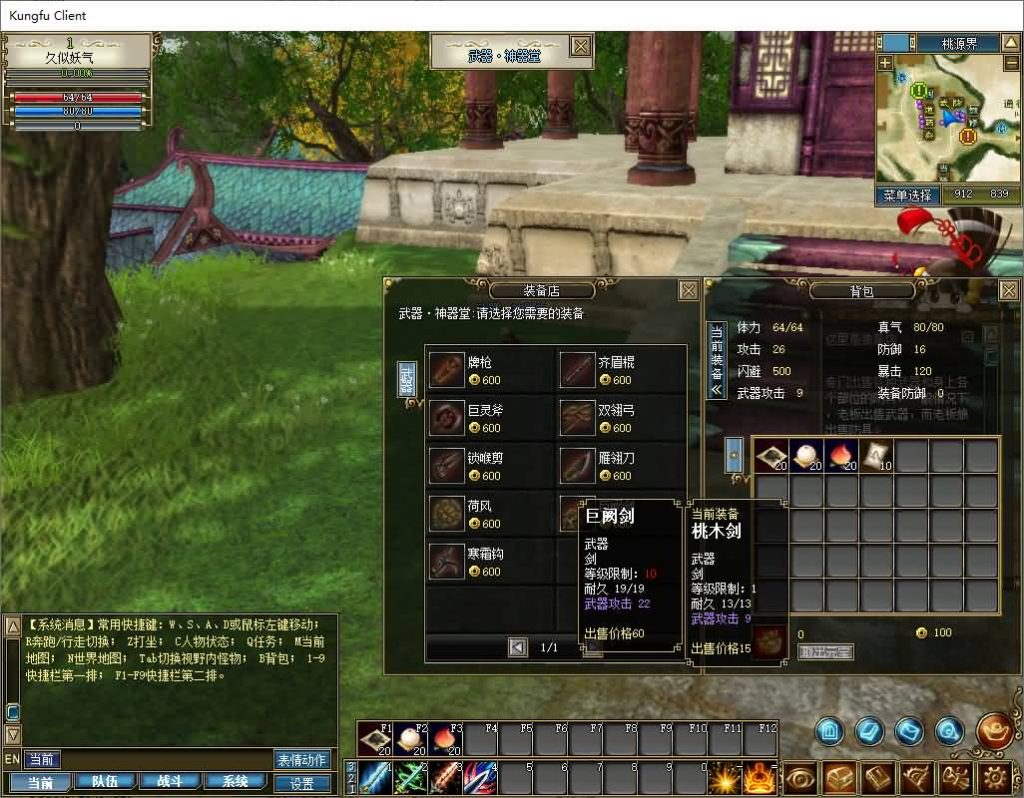
Task: Choose the 寒霜钩 hook in shop
Action: [x=490, y=561]
